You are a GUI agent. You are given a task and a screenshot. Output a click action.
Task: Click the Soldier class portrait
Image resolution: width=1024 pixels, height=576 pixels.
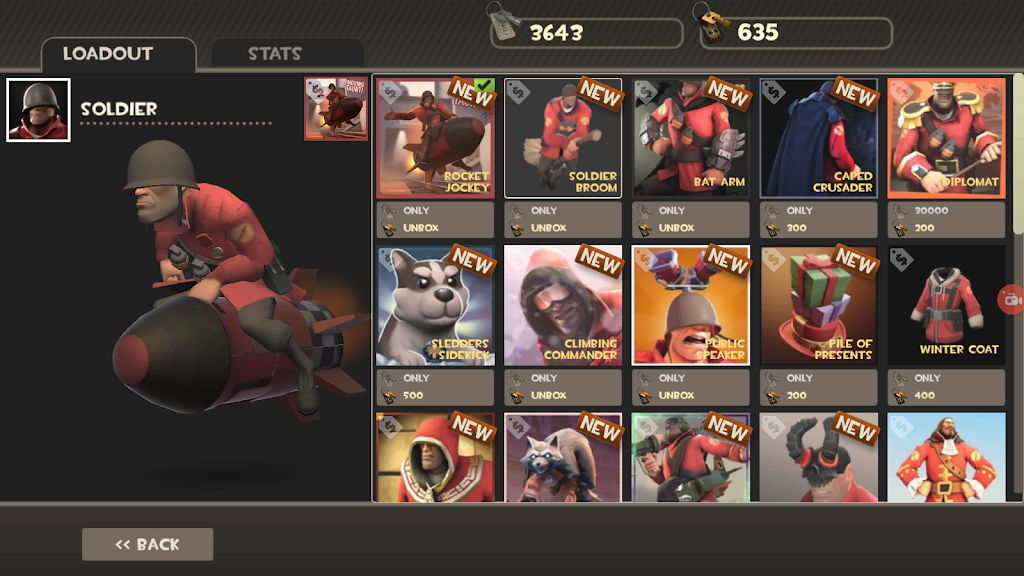coord(38,110)
